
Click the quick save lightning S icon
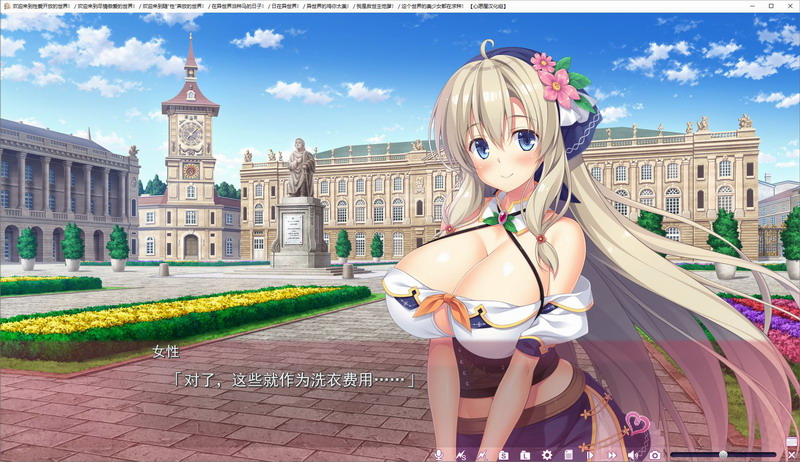click(x=460, y=455)
